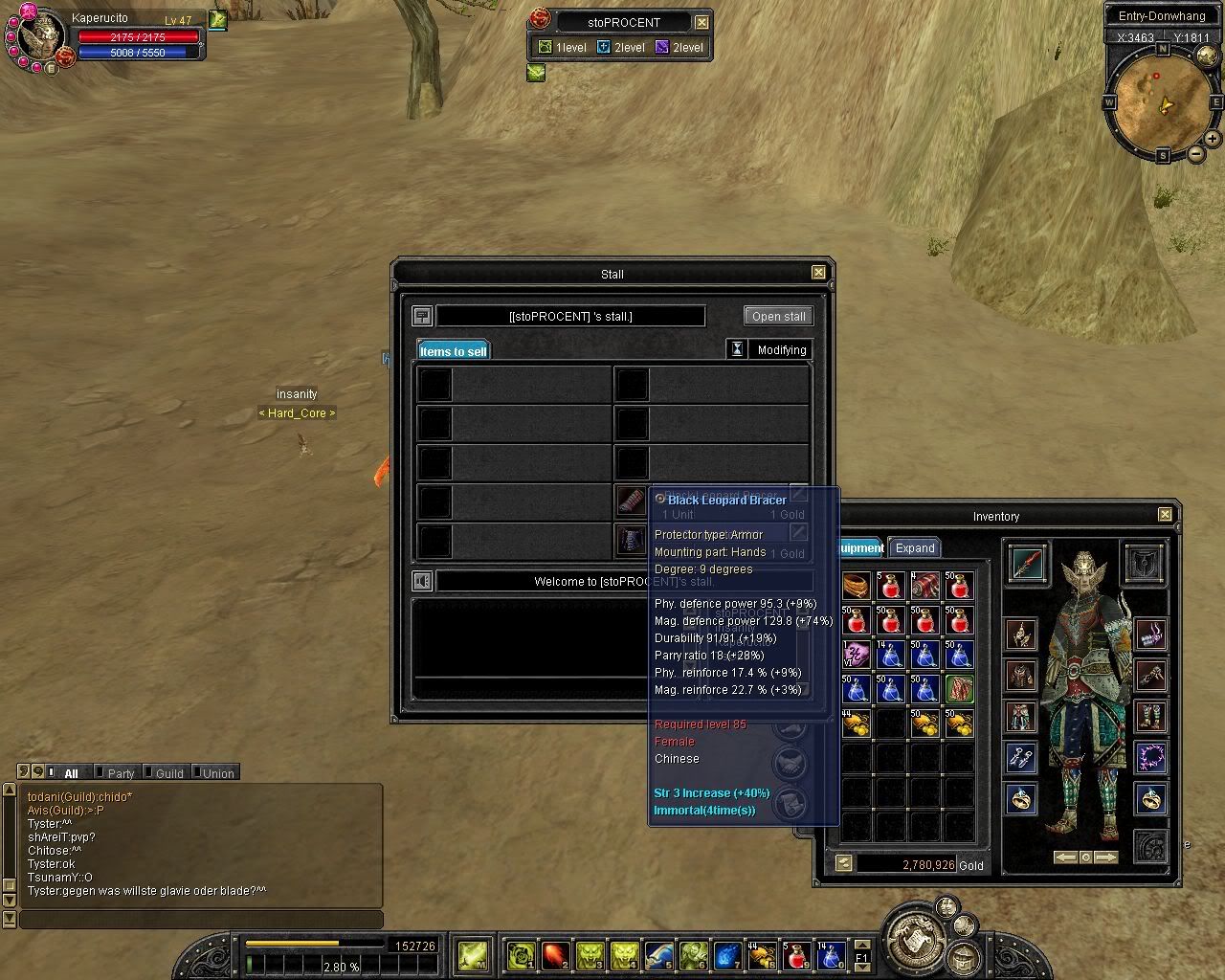Switch to the Expand inventory tab
The image size is (1225, 980).
(914, 548)
